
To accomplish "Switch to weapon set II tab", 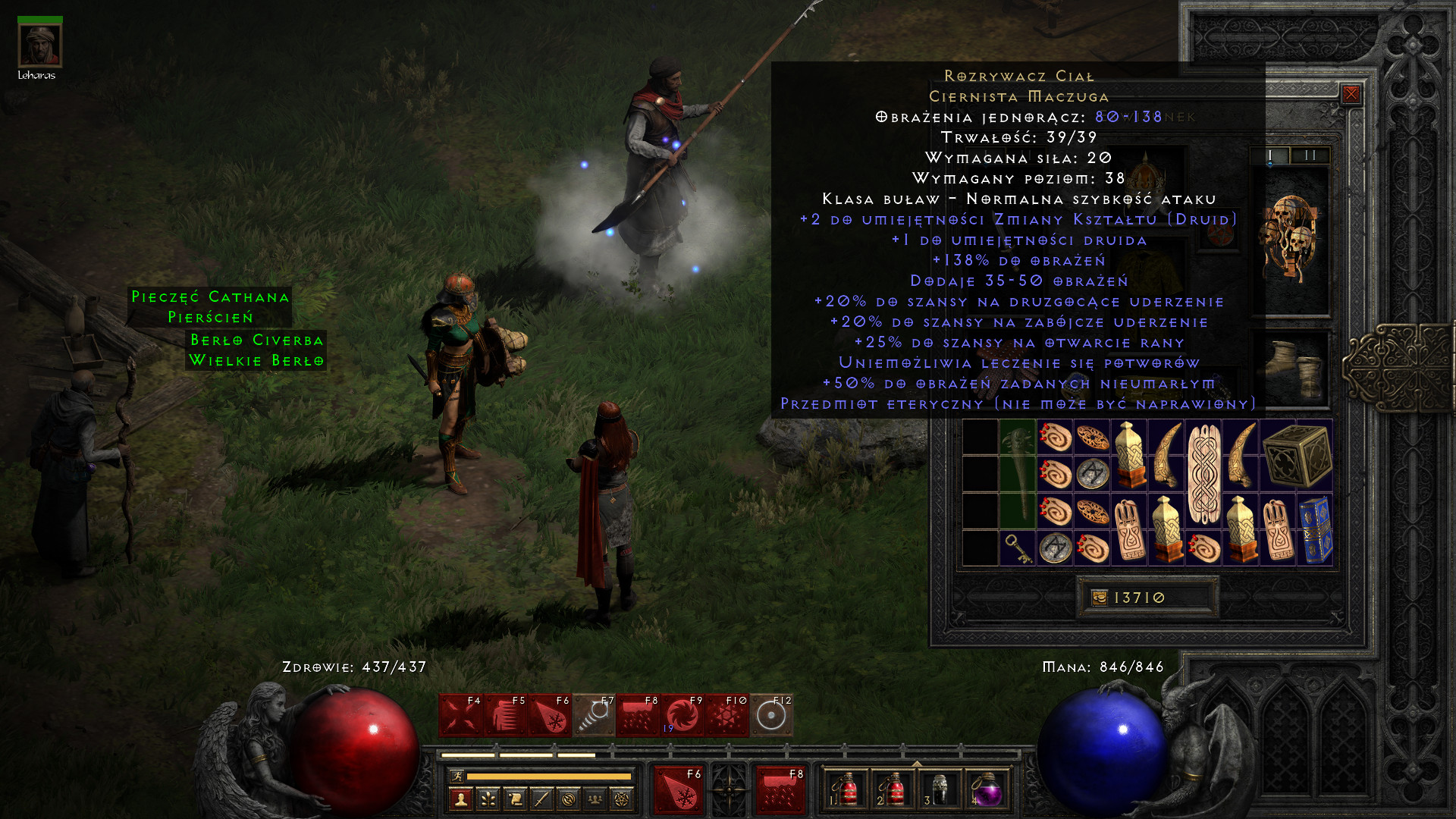I will pos(1310,155).
